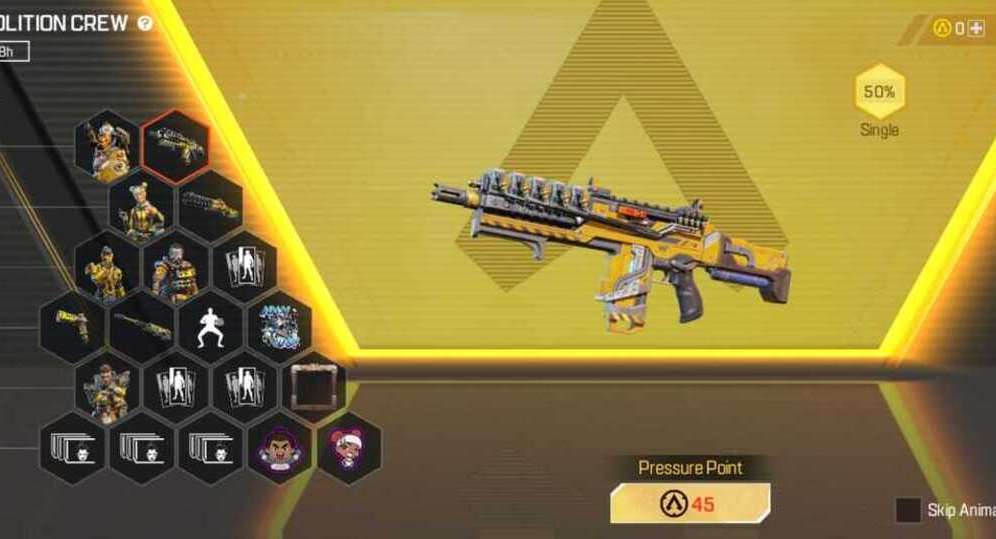Buy the Pressure Point skin for 45
The height and width of the screenshot is (539, 996).
coord(690,503)
